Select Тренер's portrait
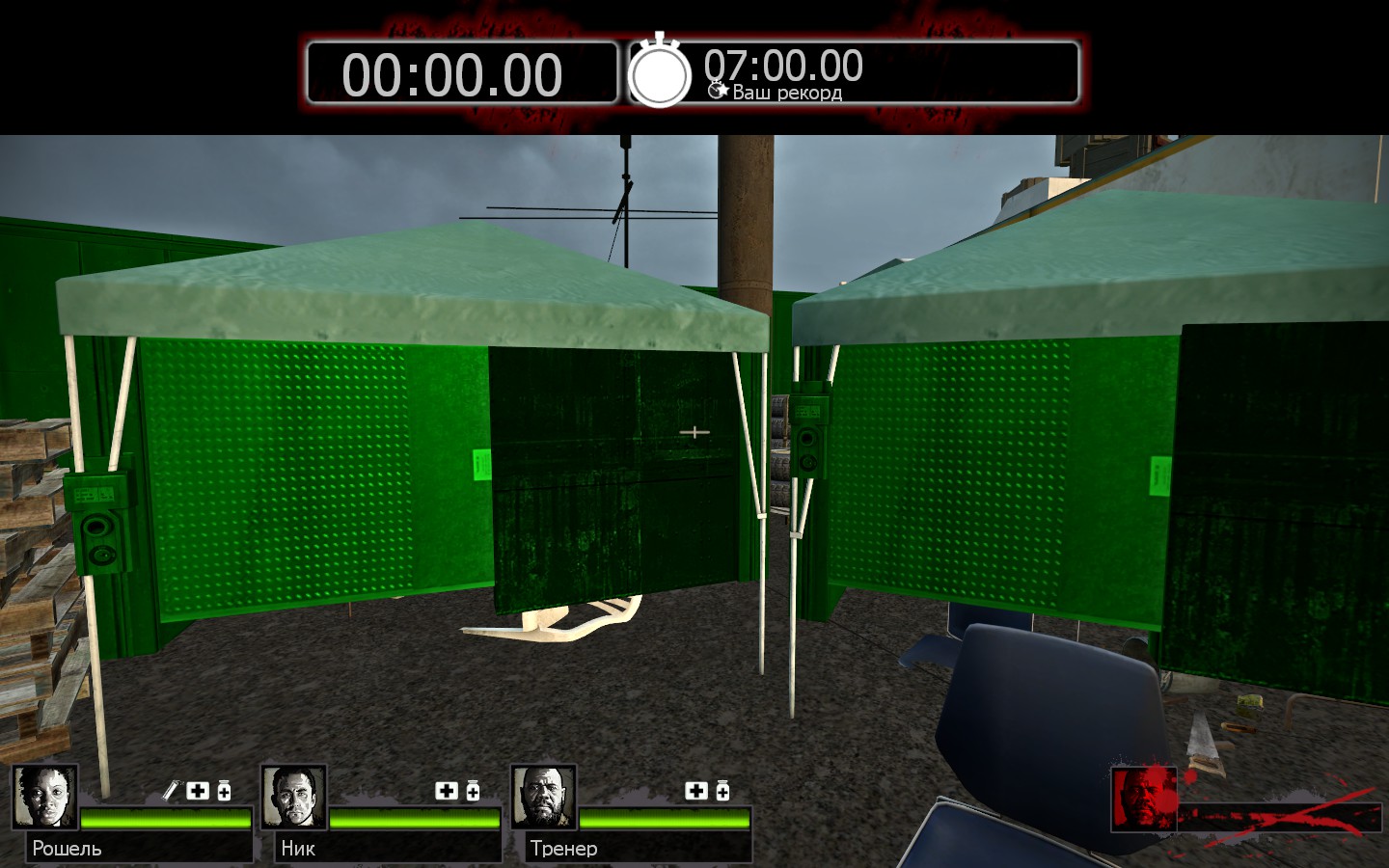The image size is (1389, 868). (543, 797)
